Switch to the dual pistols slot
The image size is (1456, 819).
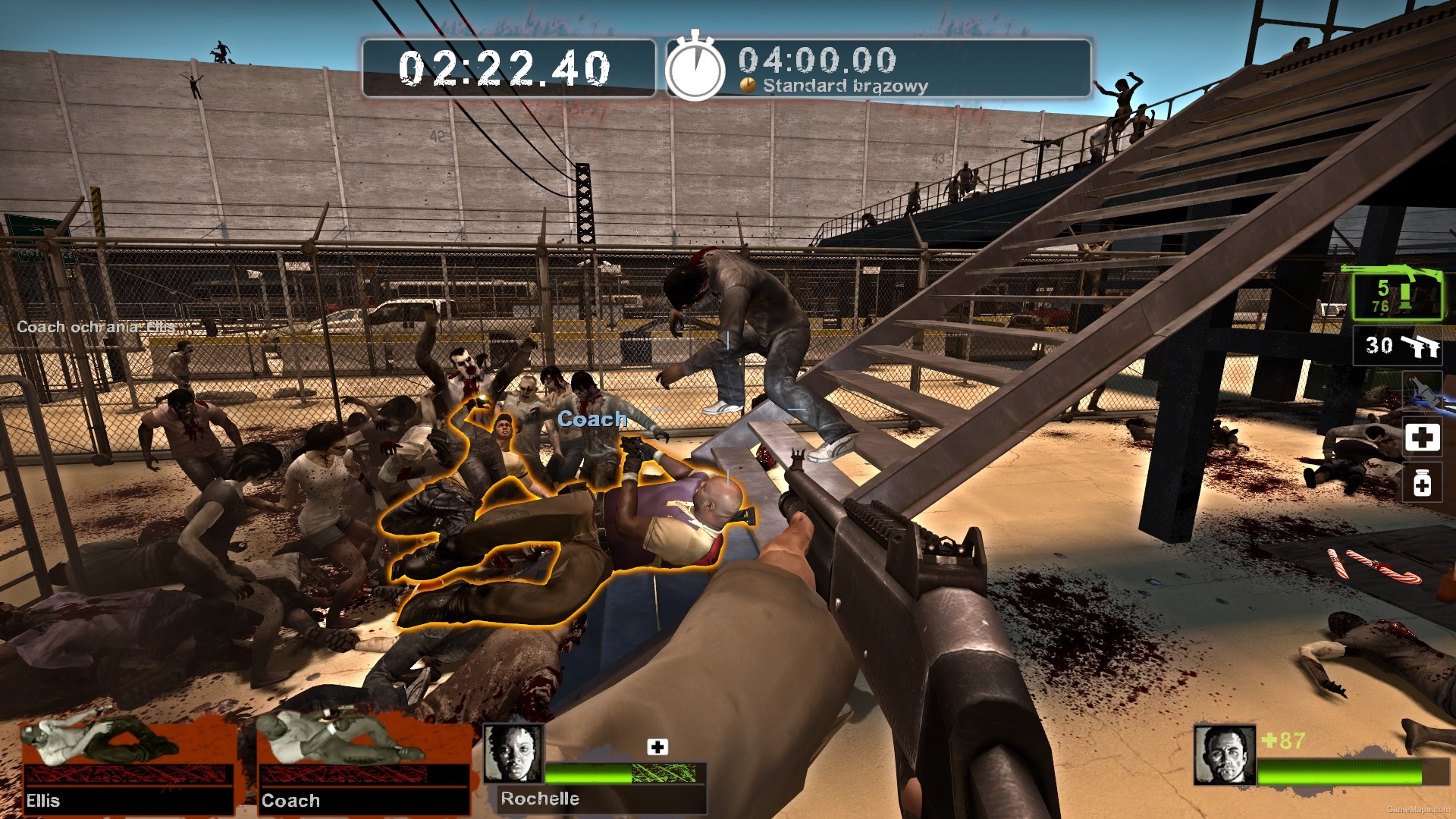tap(1398, 346)
